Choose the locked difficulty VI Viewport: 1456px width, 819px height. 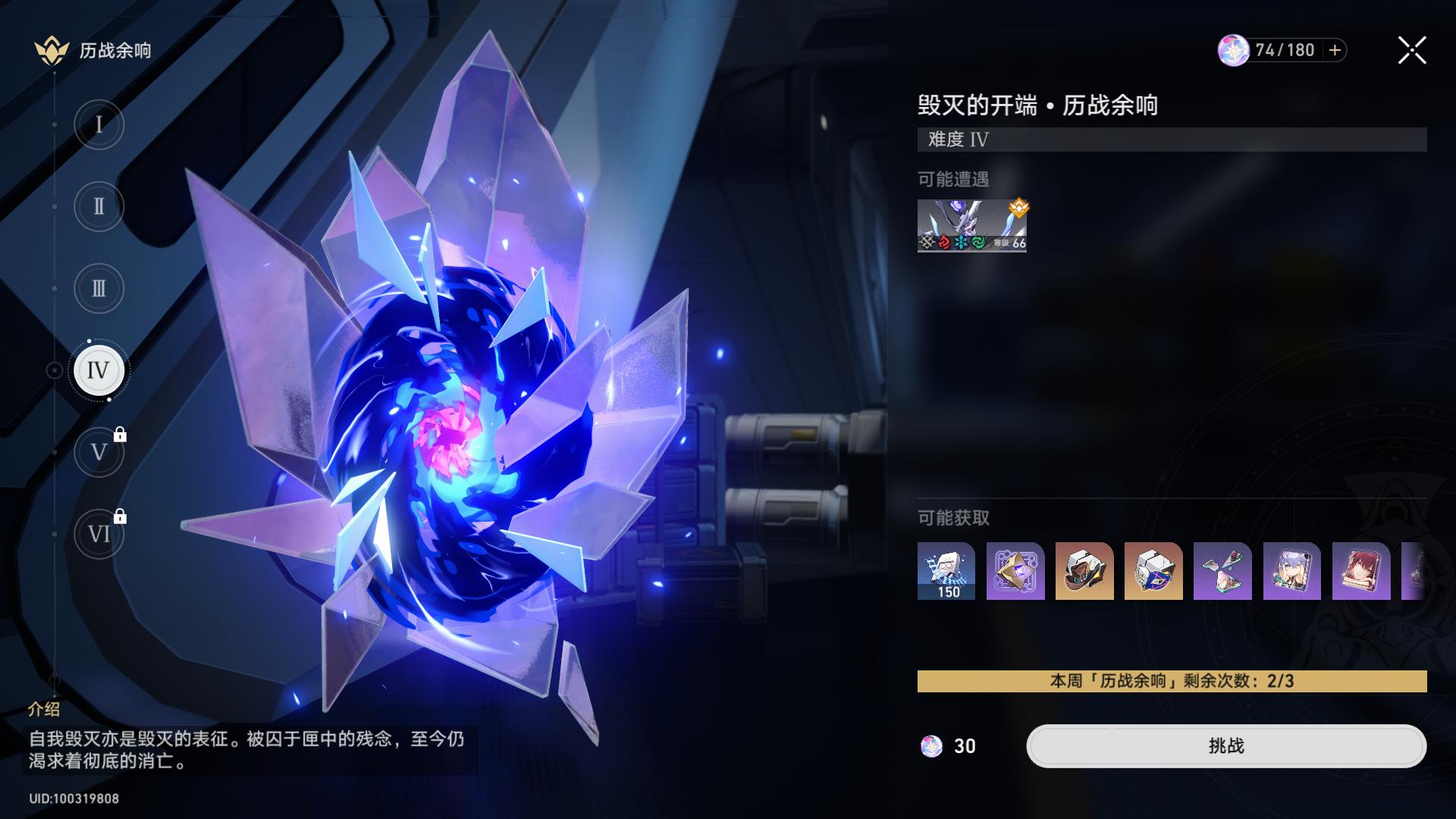tap(99, 535)
